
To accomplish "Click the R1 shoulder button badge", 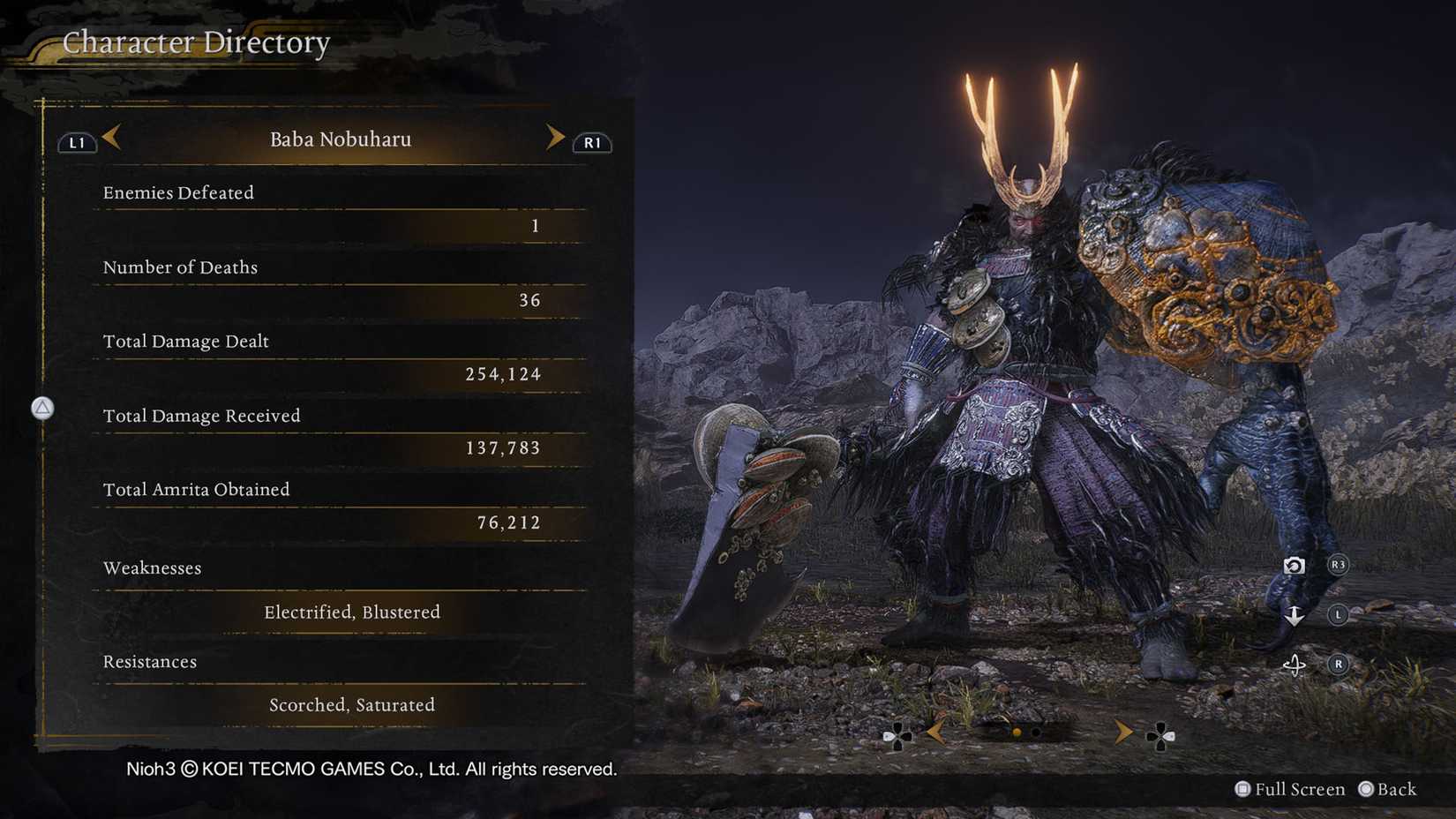I will 591,142.
